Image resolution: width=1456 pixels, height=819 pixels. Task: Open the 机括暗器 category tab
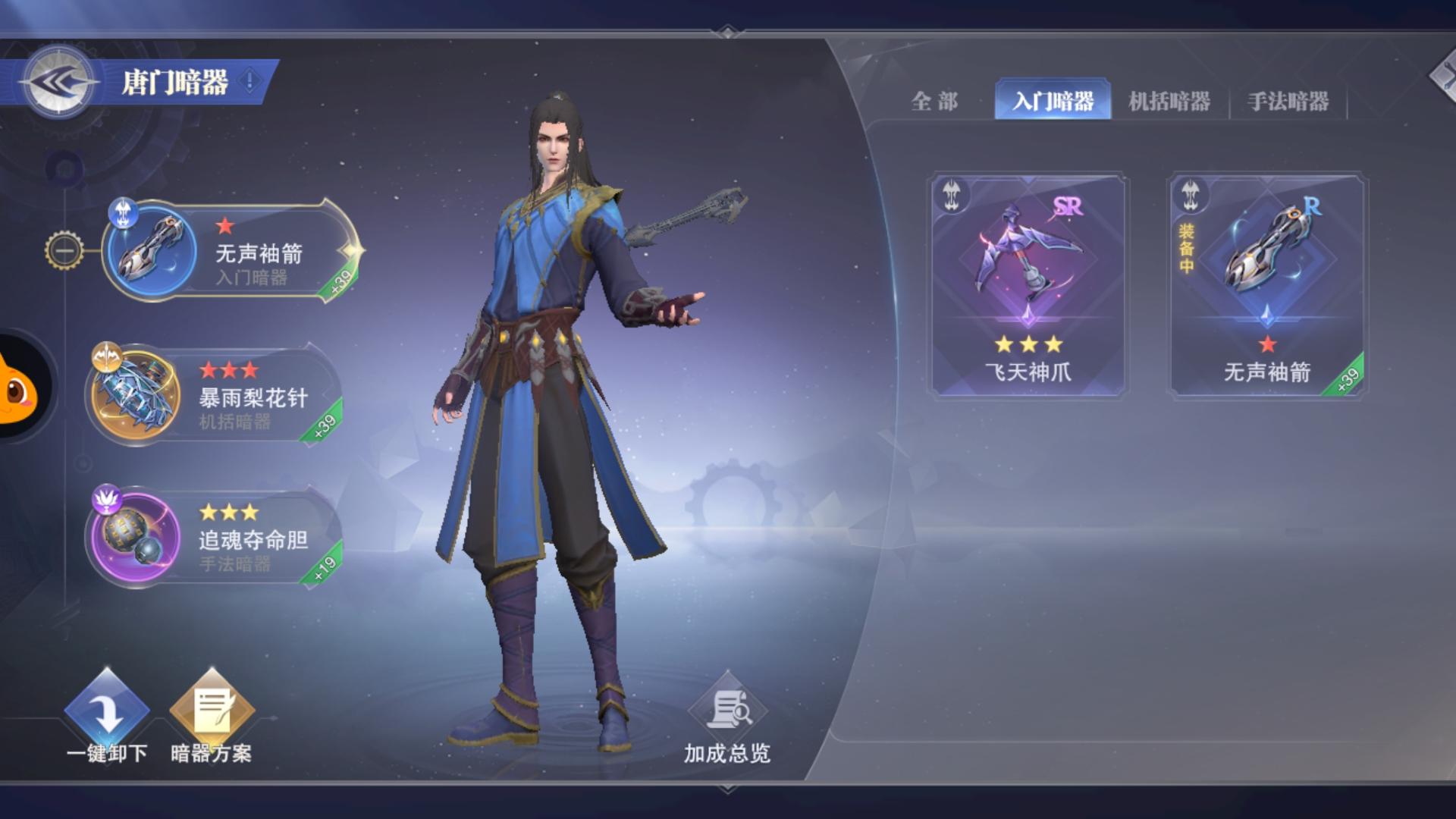[x=1171, y=101]
